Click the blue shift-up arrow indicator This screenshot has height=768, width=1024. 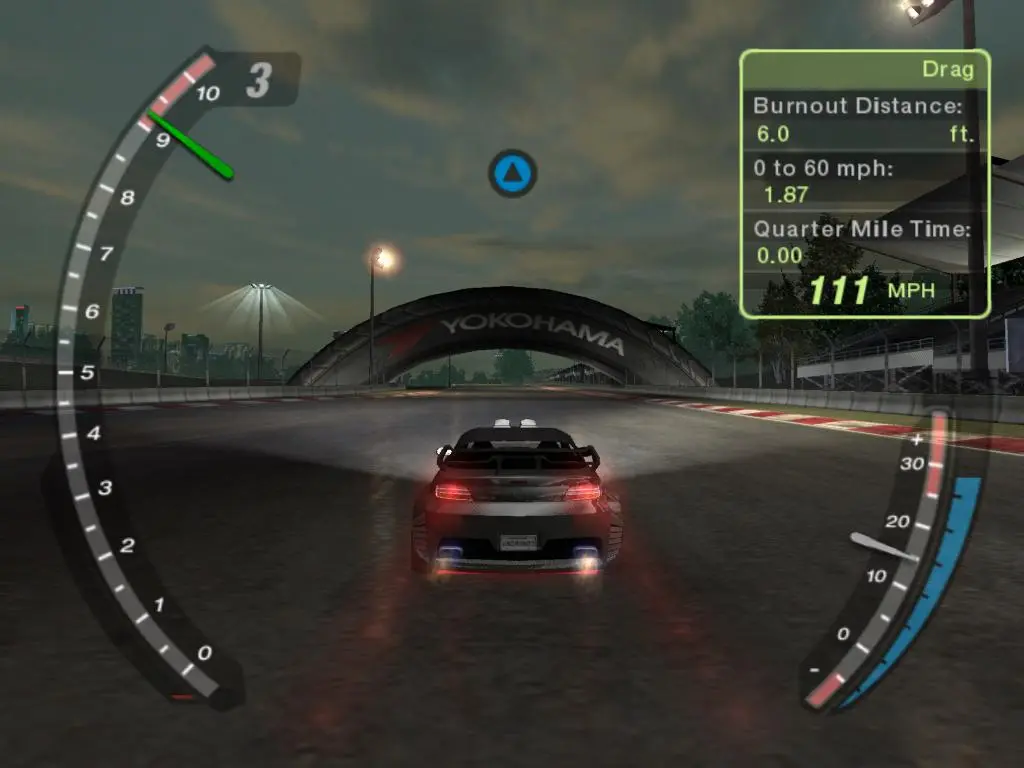coord(513,173)
